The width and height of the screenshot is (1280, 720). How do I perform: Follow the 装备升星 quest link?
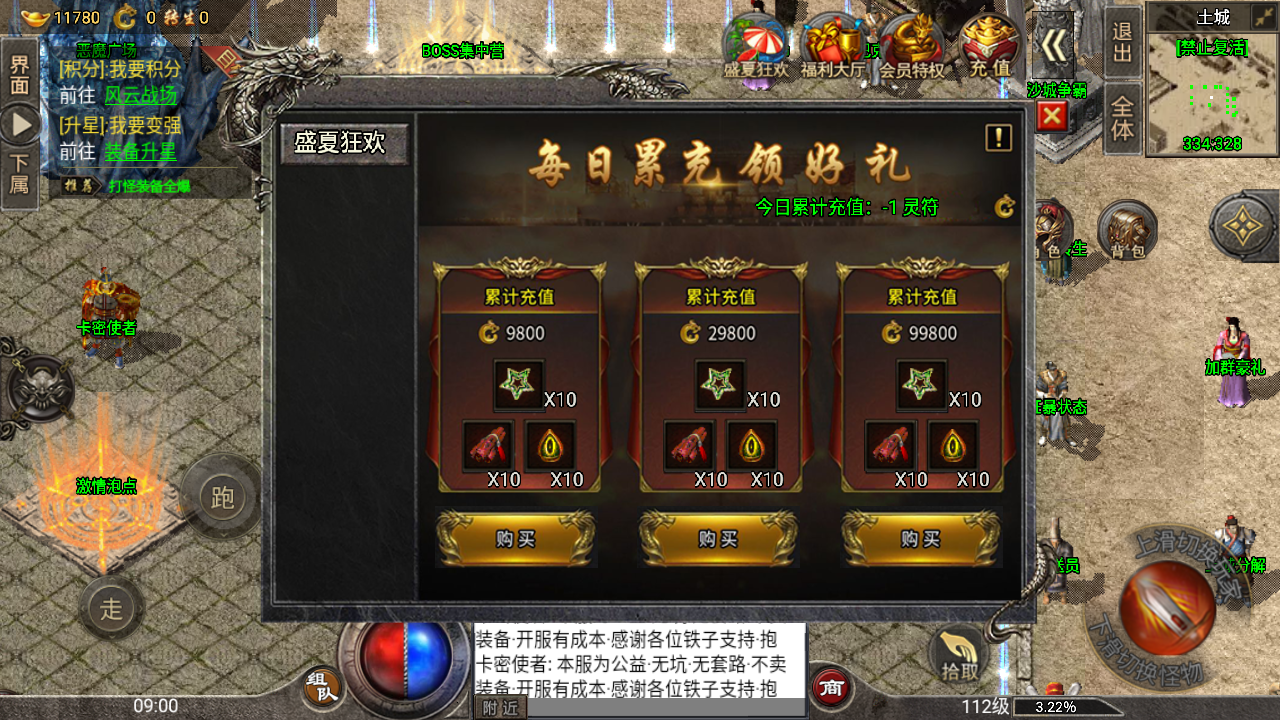pos(140,152)
